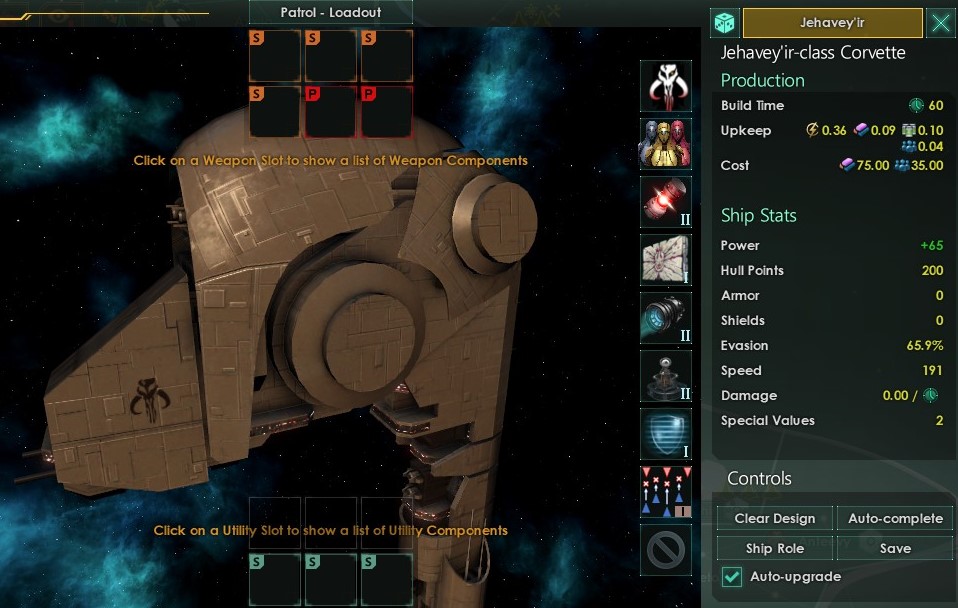Select the blue shield component icon
The height and width of the screenshot is (608, 958).
point(665,434)
